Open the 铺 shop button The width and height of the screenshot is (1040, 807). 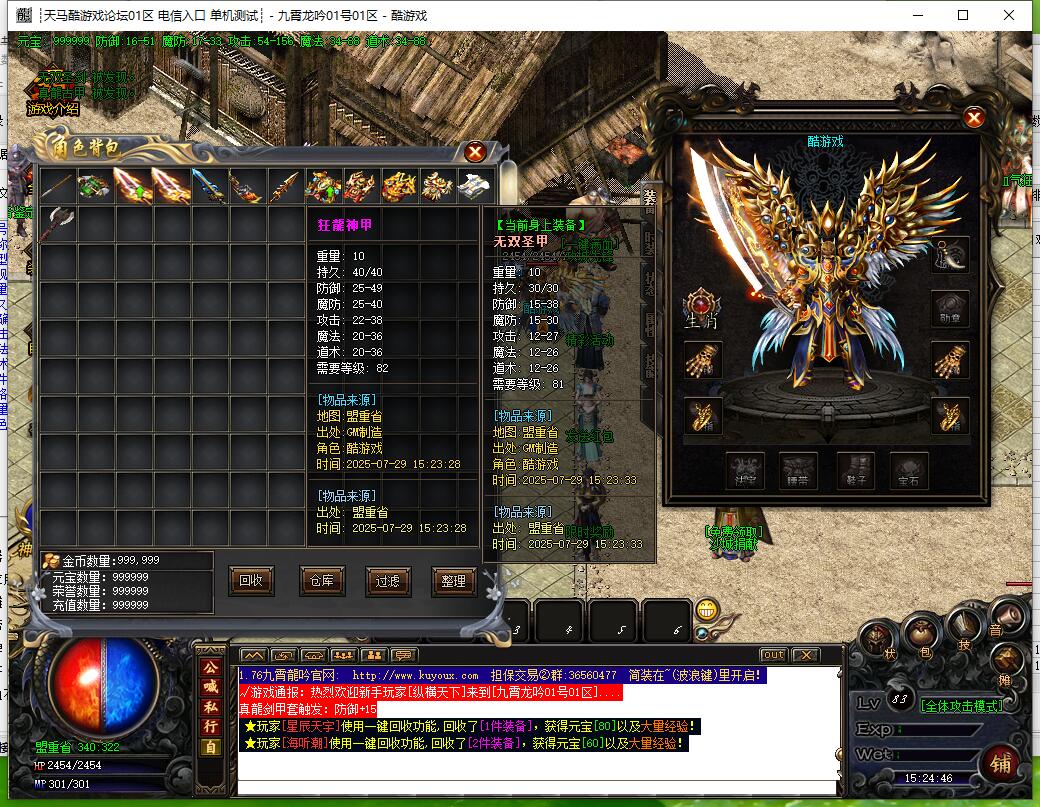[x=1000, y=764]
